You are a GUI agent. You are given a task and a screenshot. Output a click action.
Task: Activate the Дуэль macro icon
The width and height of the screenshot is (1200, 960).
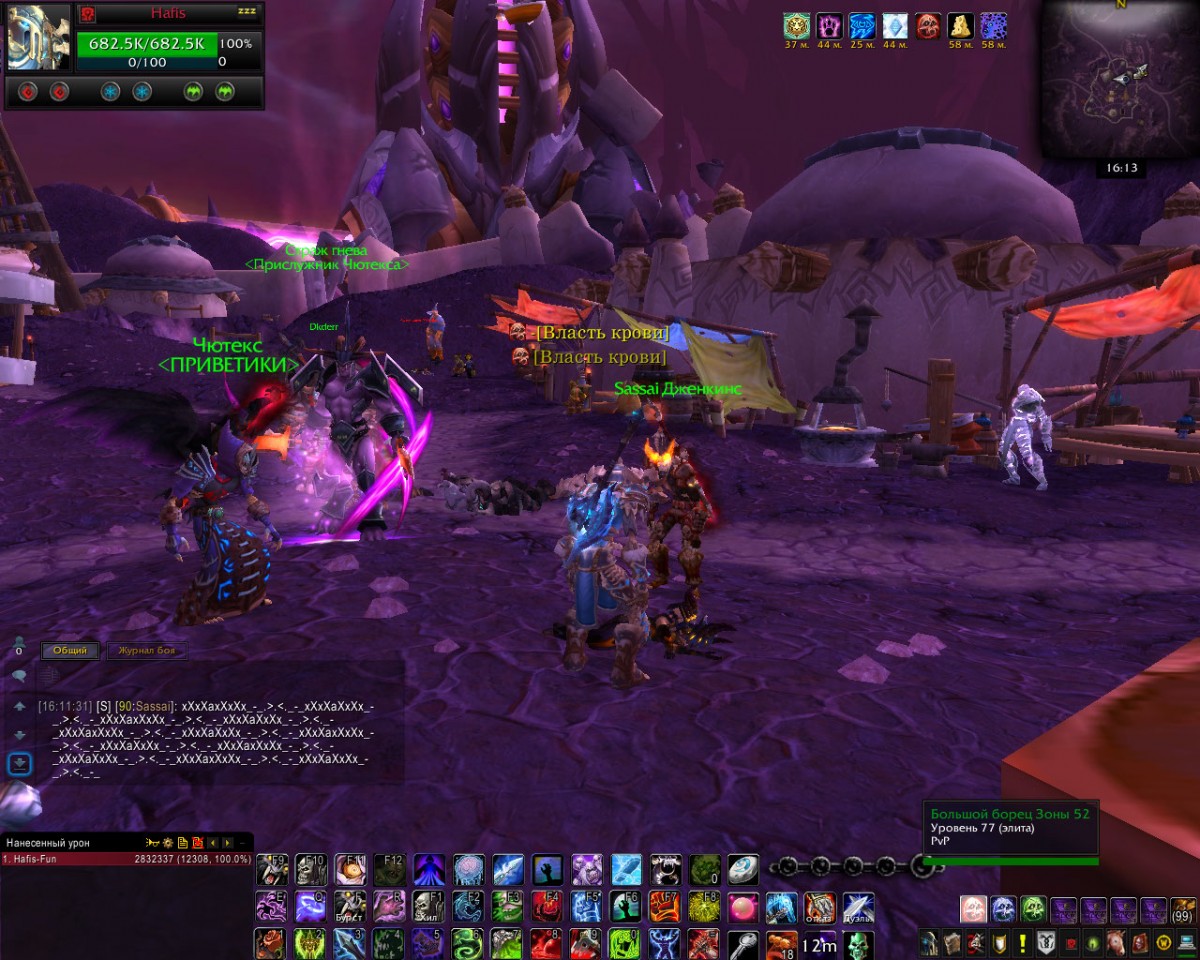tap(858, 907)
